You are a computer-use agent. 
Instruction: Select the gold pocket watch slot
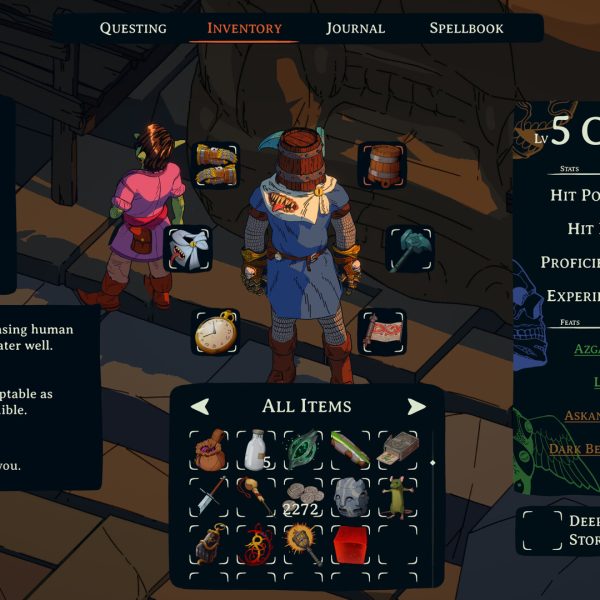(215, 332)
